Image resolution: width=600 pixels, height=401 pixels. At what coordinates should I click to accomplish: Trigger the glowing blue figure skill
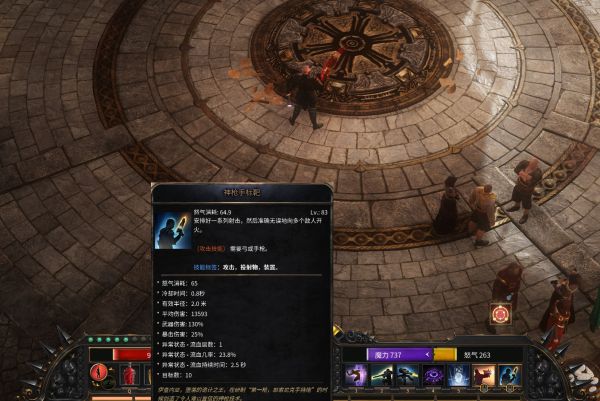pos(458,376)
